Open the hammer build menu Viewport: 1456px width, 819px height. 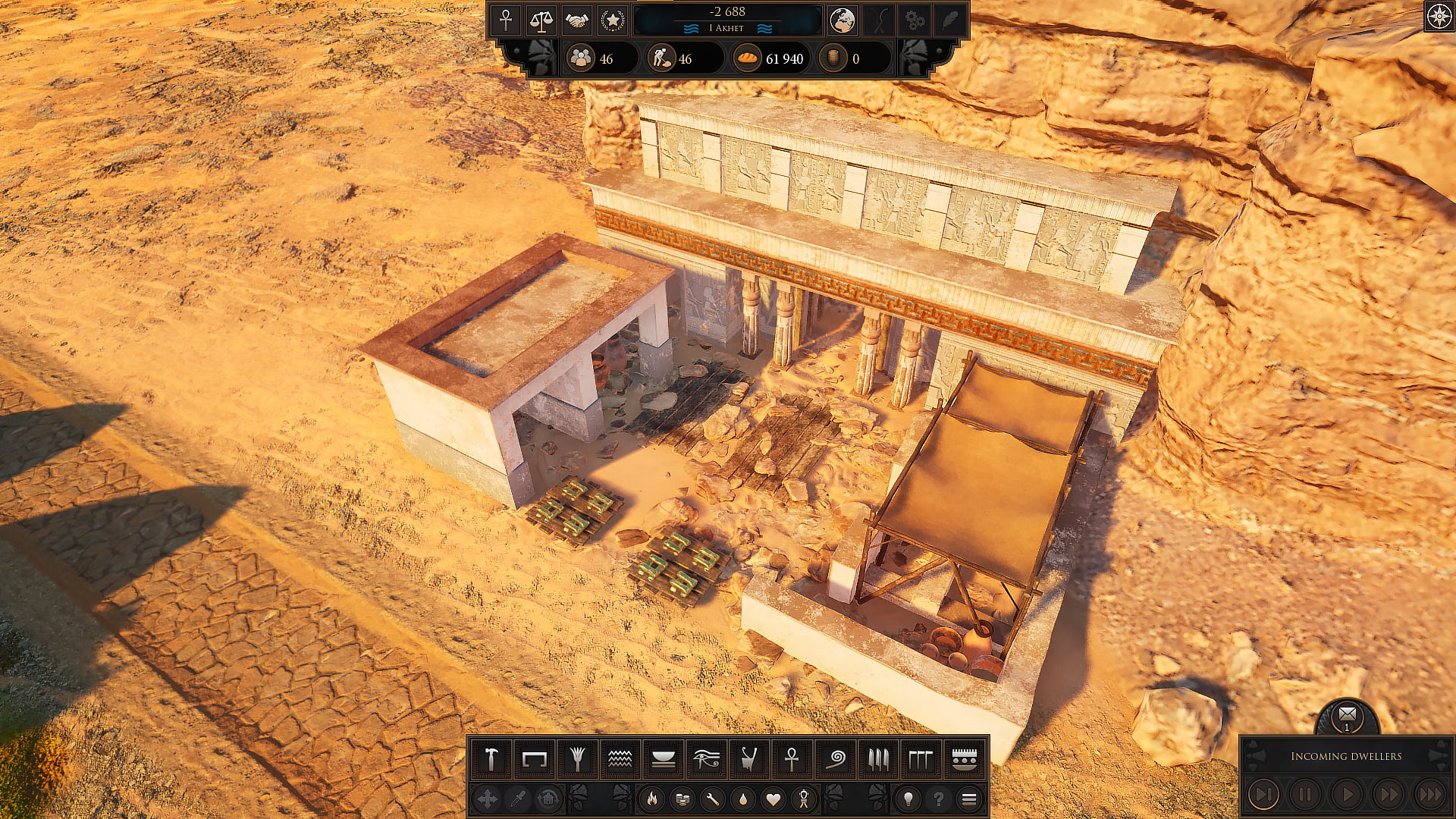tap(491, 758)
